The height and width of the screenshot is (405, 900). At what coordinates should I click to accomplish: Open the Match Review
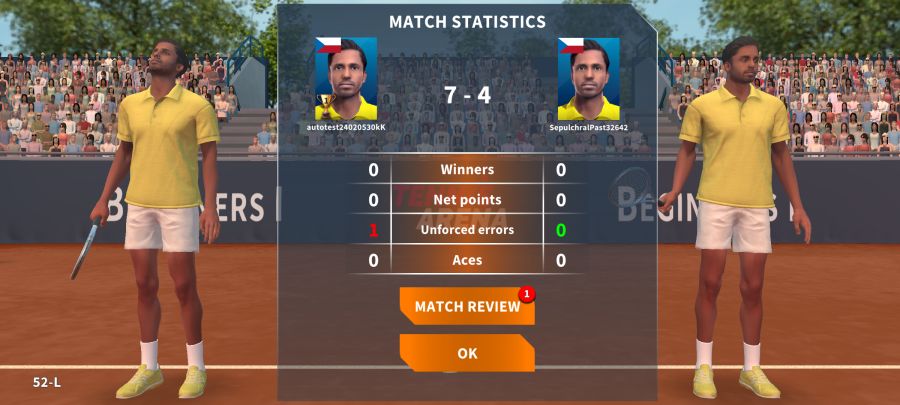(x=467, y=306)
